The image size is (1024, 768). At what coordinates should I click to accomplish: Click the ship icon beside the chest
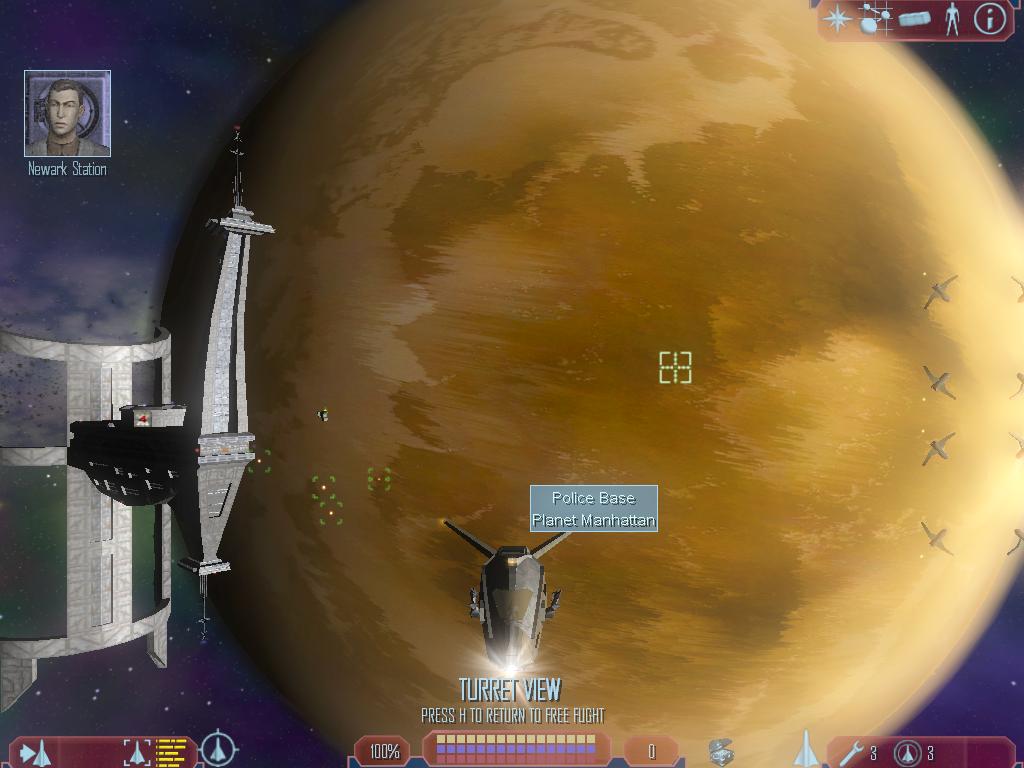[x=805, y=749]
